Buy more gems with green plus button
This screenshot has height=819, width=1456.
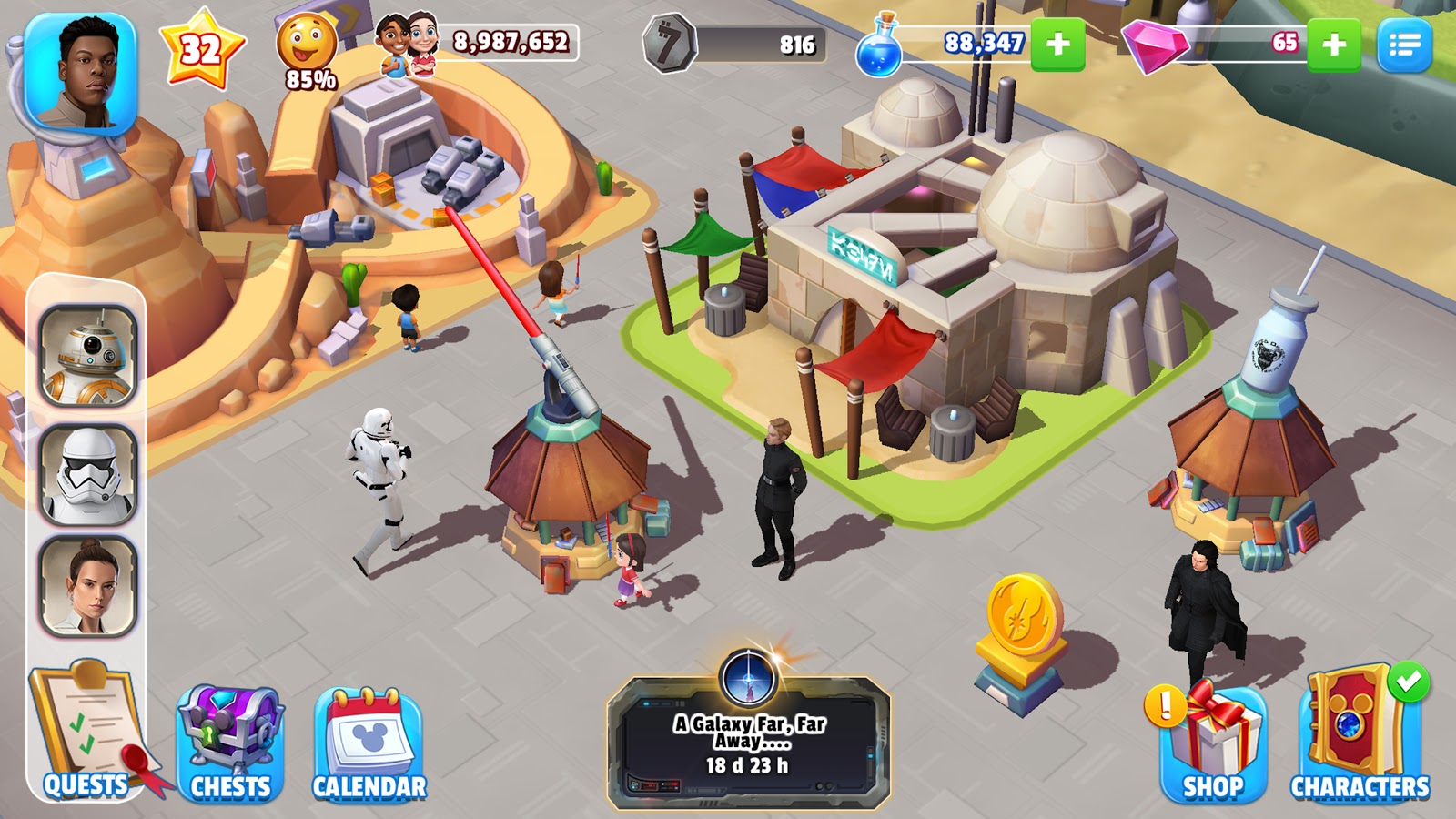pos(1333,44)
